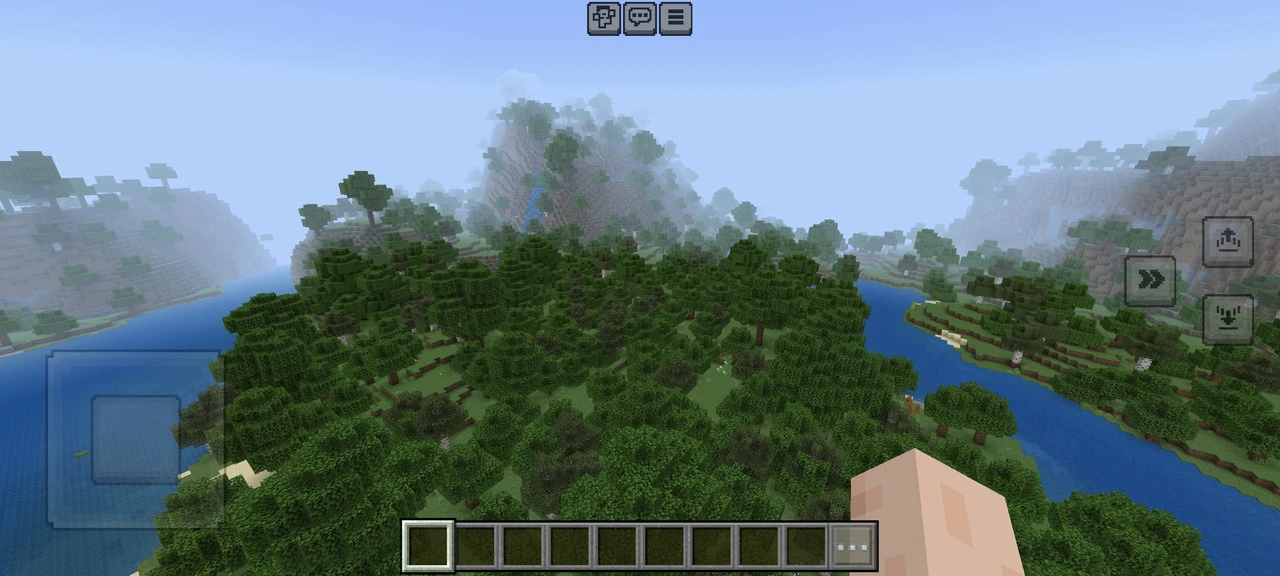Viewport: 1280px width, 576px height.
Task: Open the pause menu with three lines icon
Action: (676, 18)
